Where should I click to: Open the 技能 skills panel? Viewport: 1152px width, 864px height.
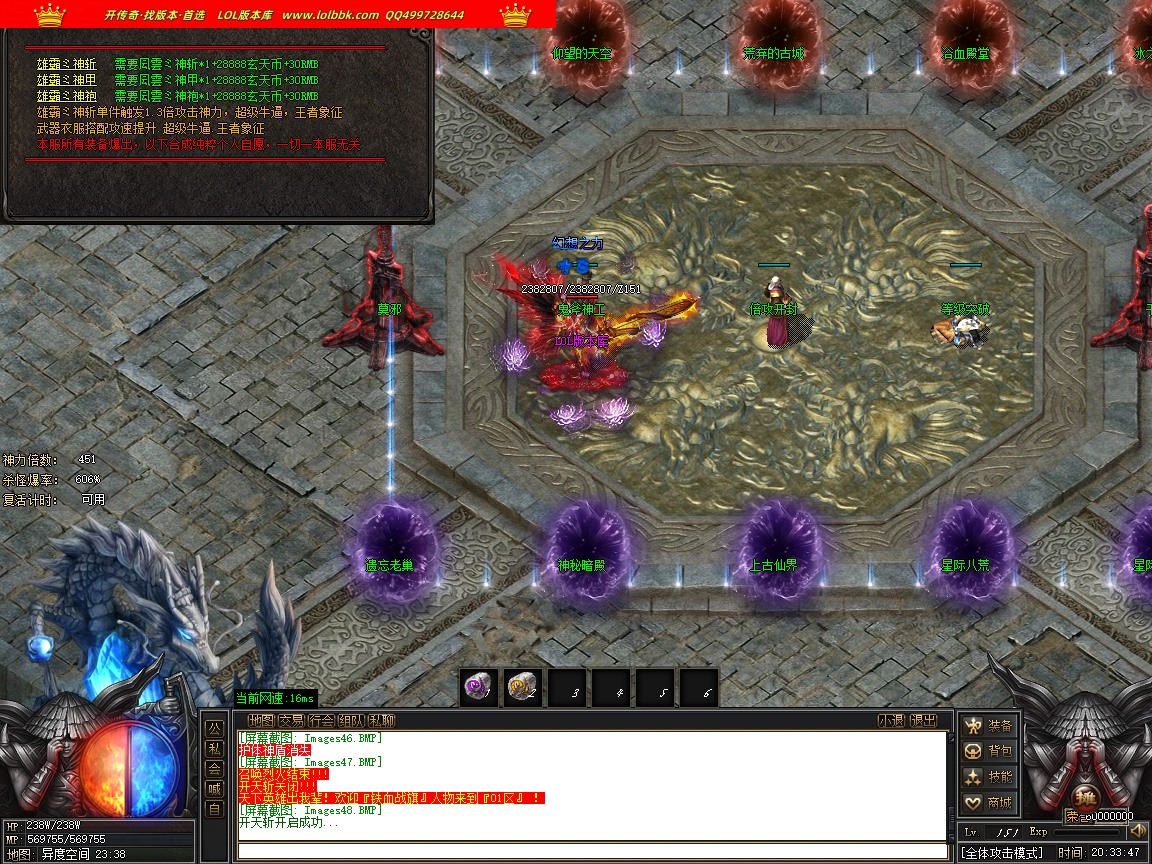pos(988,777)
